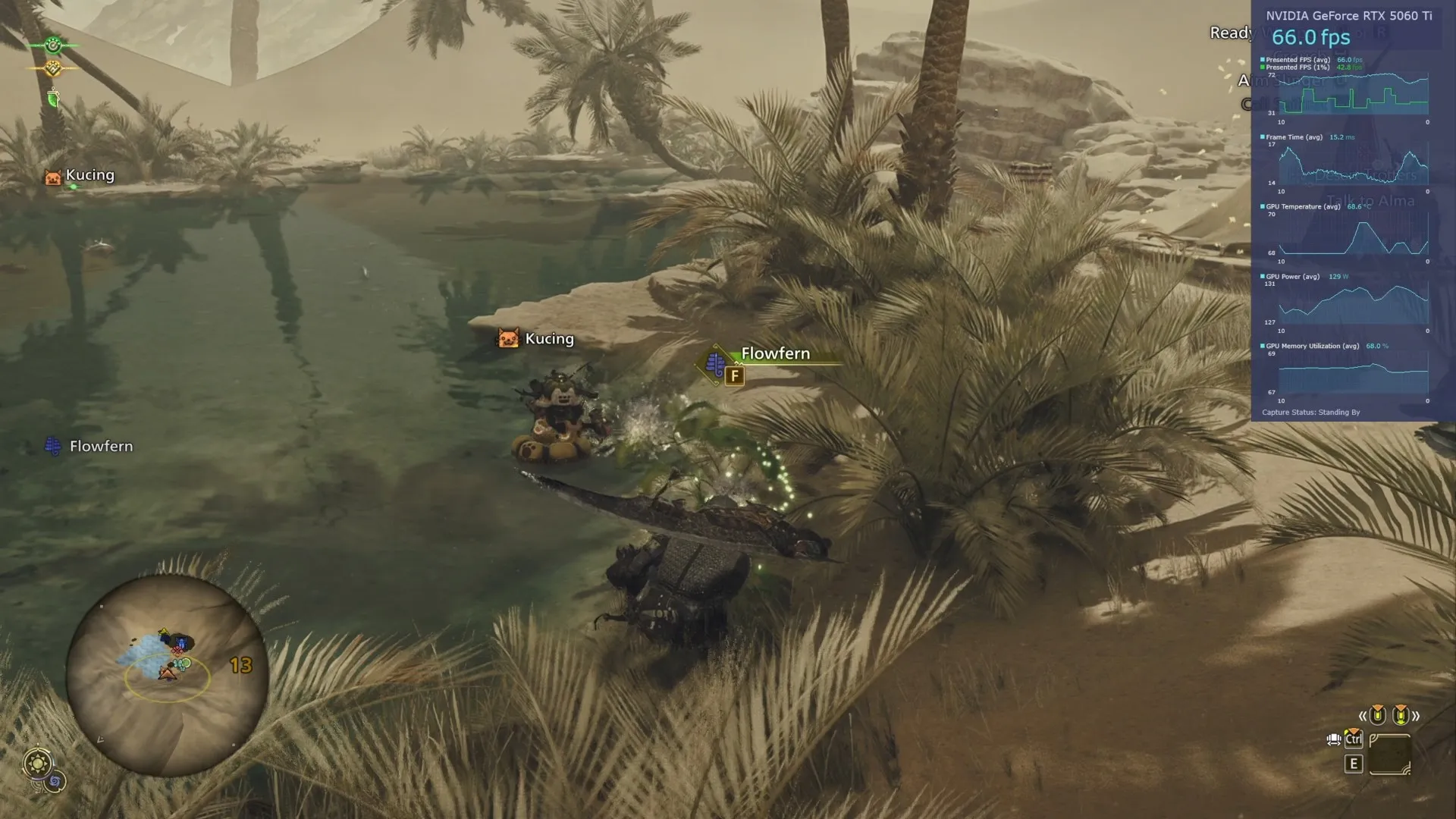The height and width of the screenshot is (819, 1456).
Task: Select the Flowfern gathering marker icon
Action: pos(715,364)
